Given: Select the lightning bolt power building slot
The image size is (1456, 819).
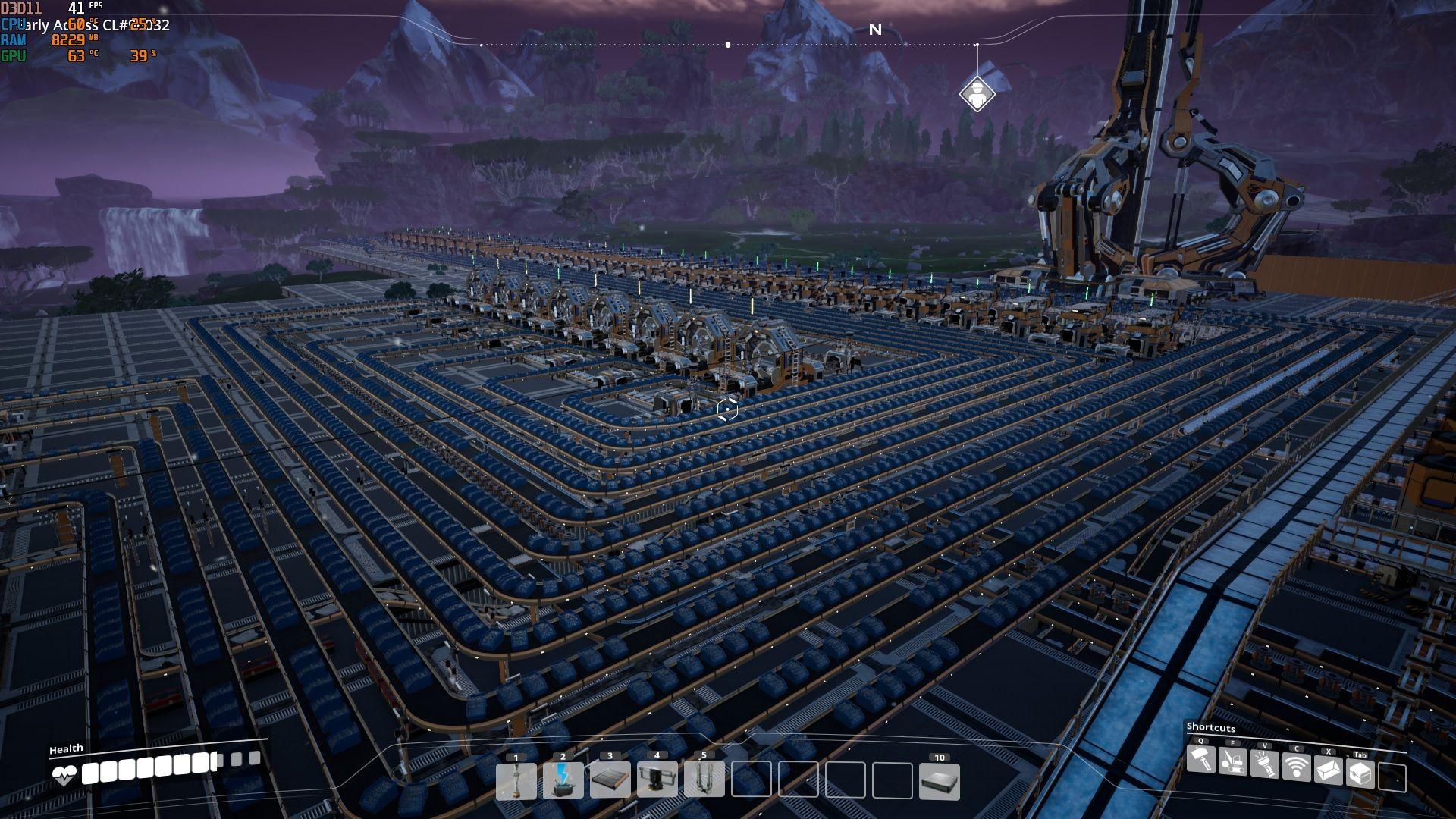Looking at the screenshot, I should [563, 781].
